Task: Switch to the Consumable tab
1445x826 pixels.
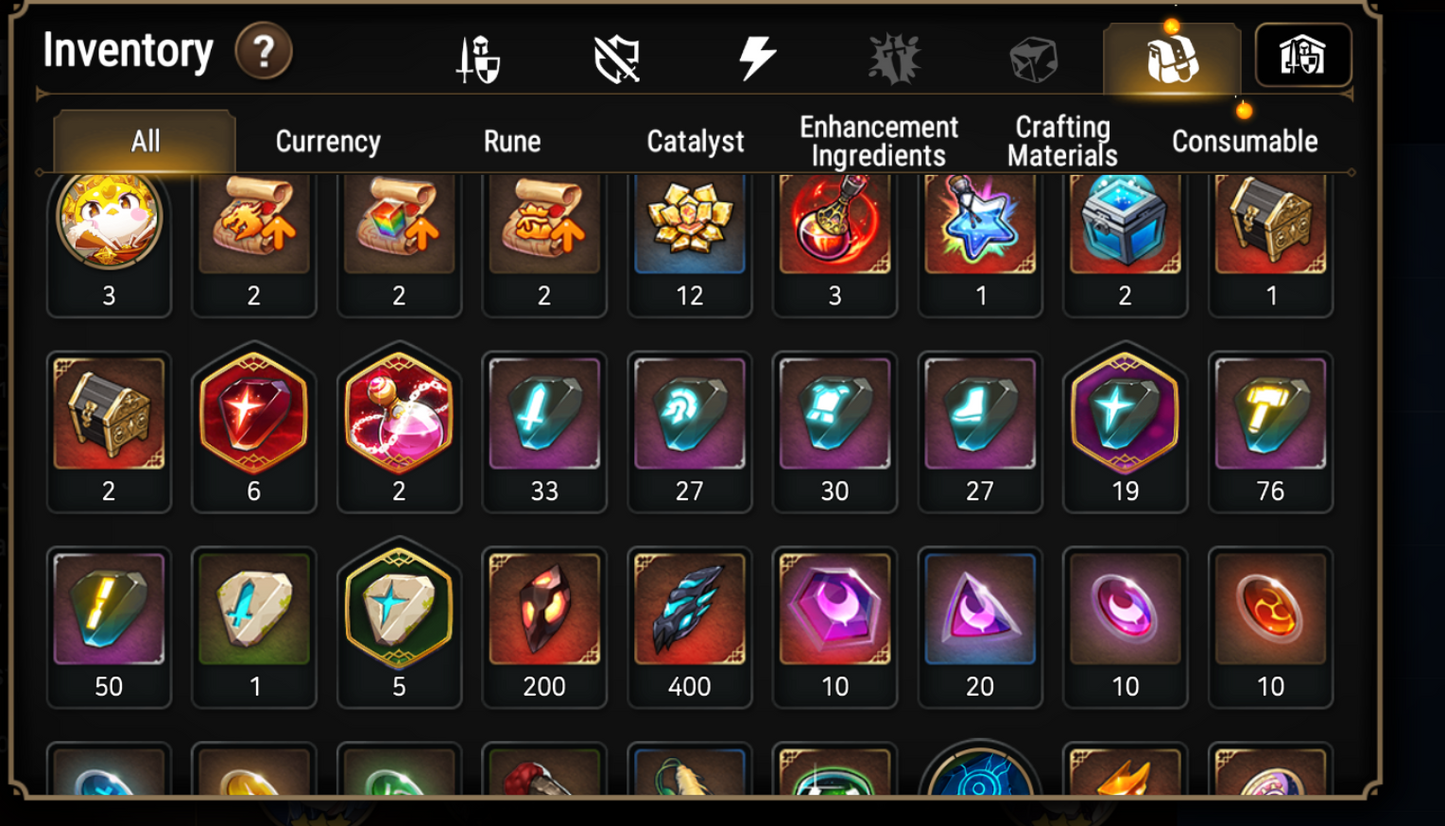Action: (1244, 142)
